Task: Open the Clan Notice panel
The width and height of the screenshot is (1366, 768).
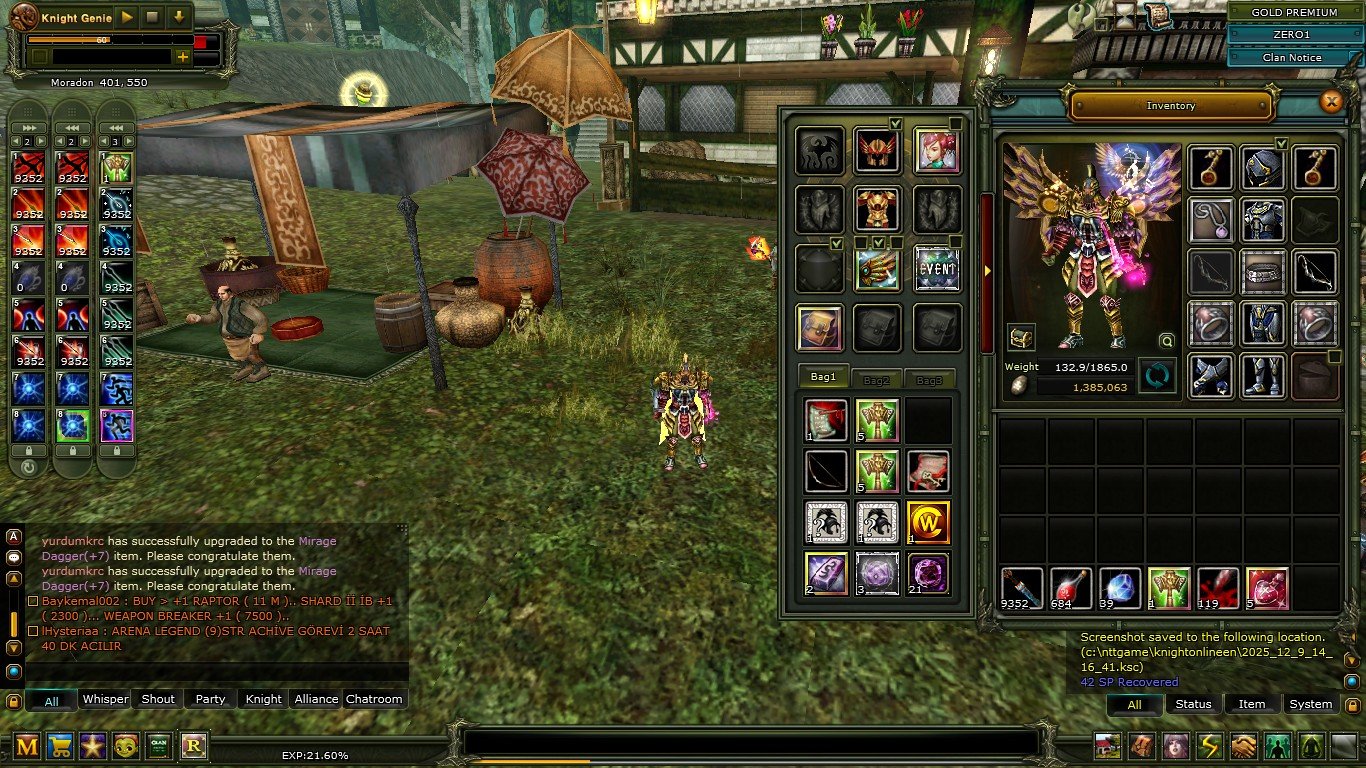Action: [x=1292, y=58]
